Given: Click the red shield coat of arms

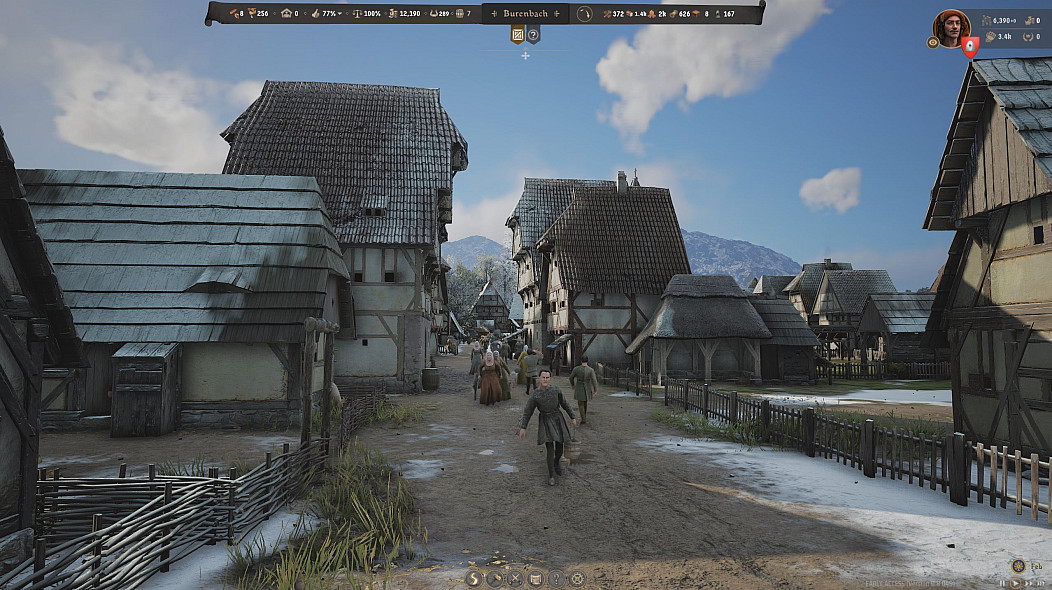Looking at the screenshot, I should (x=969, y=46).
